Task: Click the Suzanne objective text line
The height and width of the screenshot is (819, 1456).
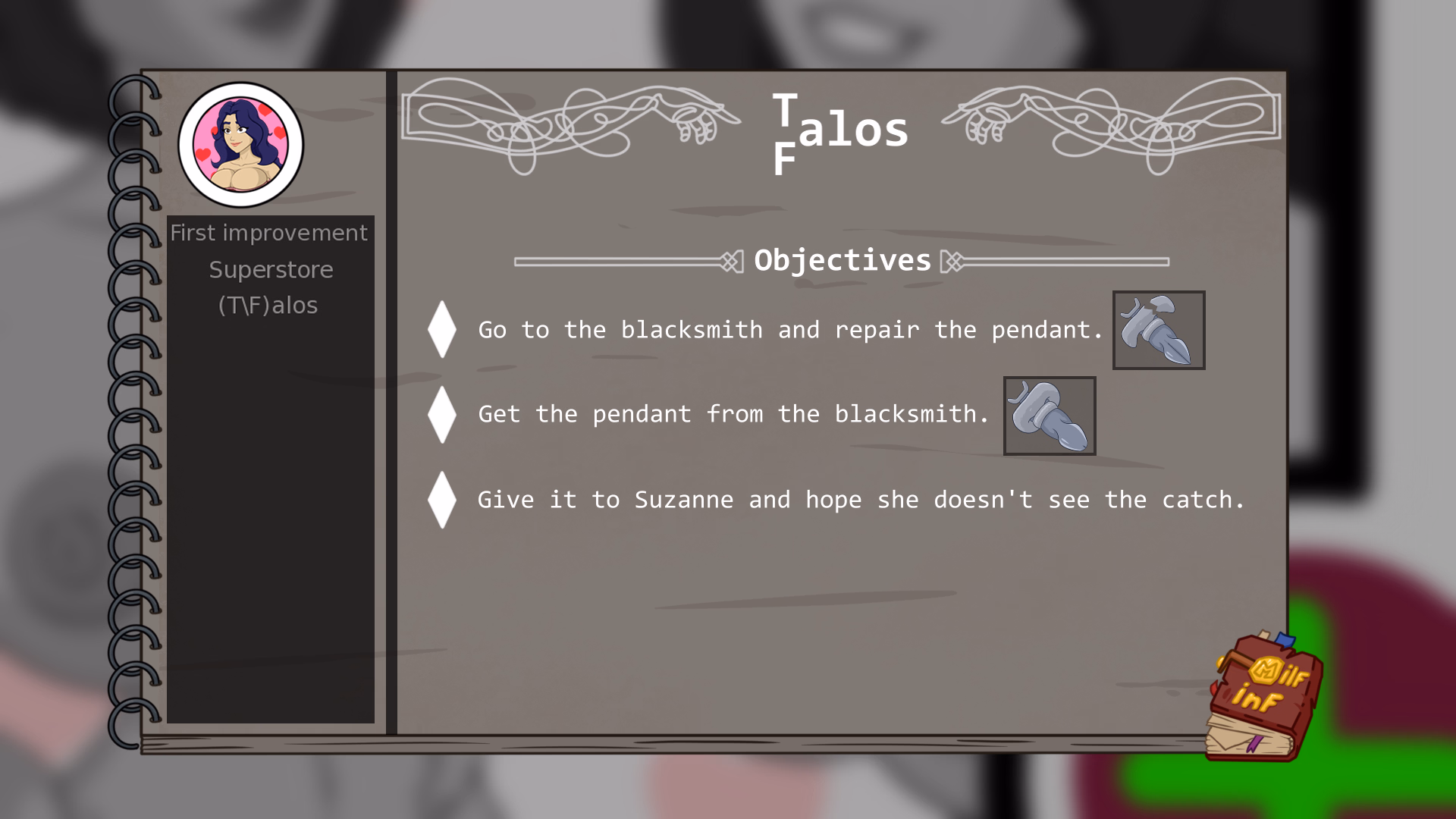Action: pyautogui.click(x=861, y=499)
